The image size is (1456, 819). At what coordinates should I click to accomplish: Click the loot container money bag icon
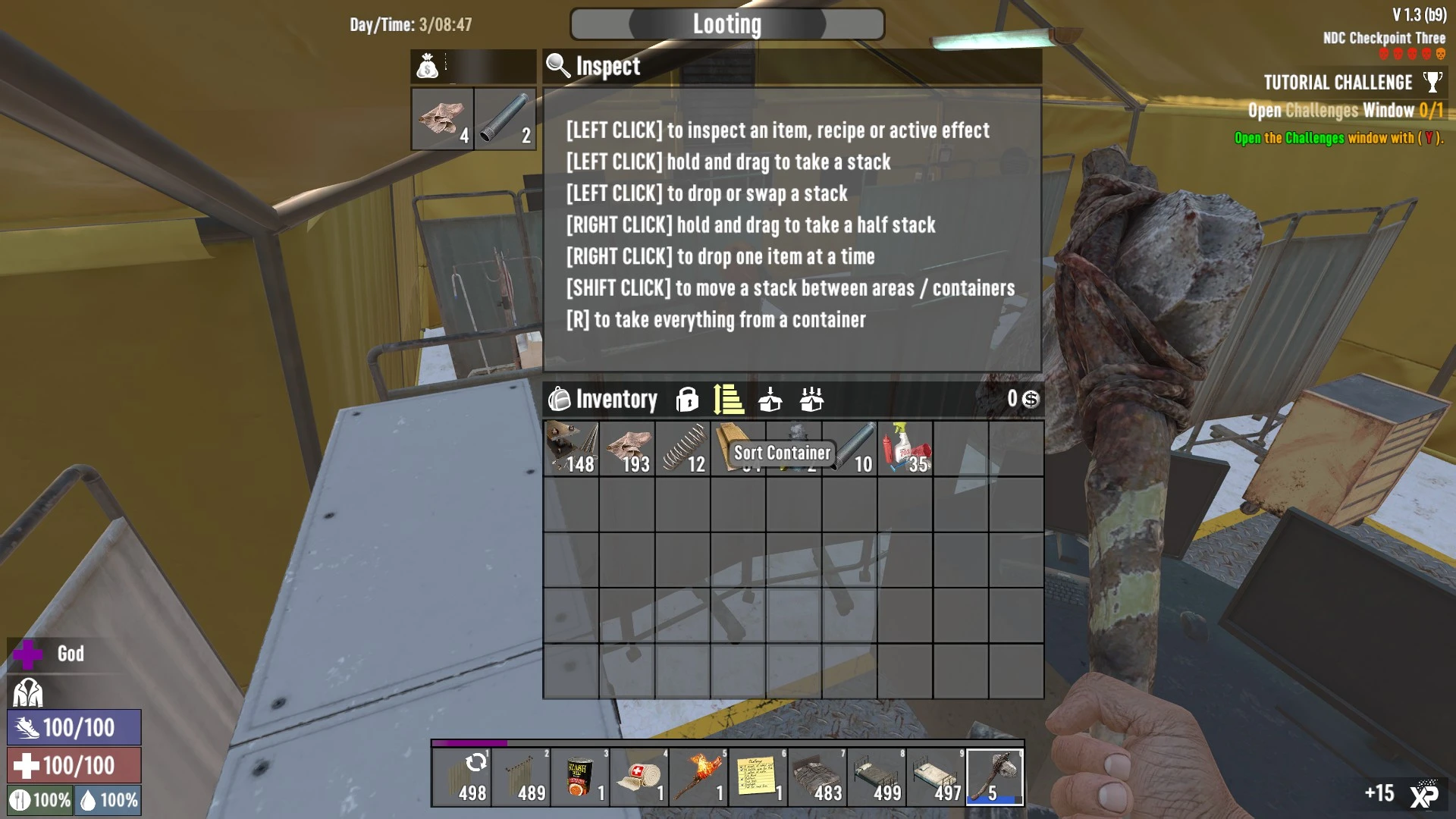click(x=428, y=67)
